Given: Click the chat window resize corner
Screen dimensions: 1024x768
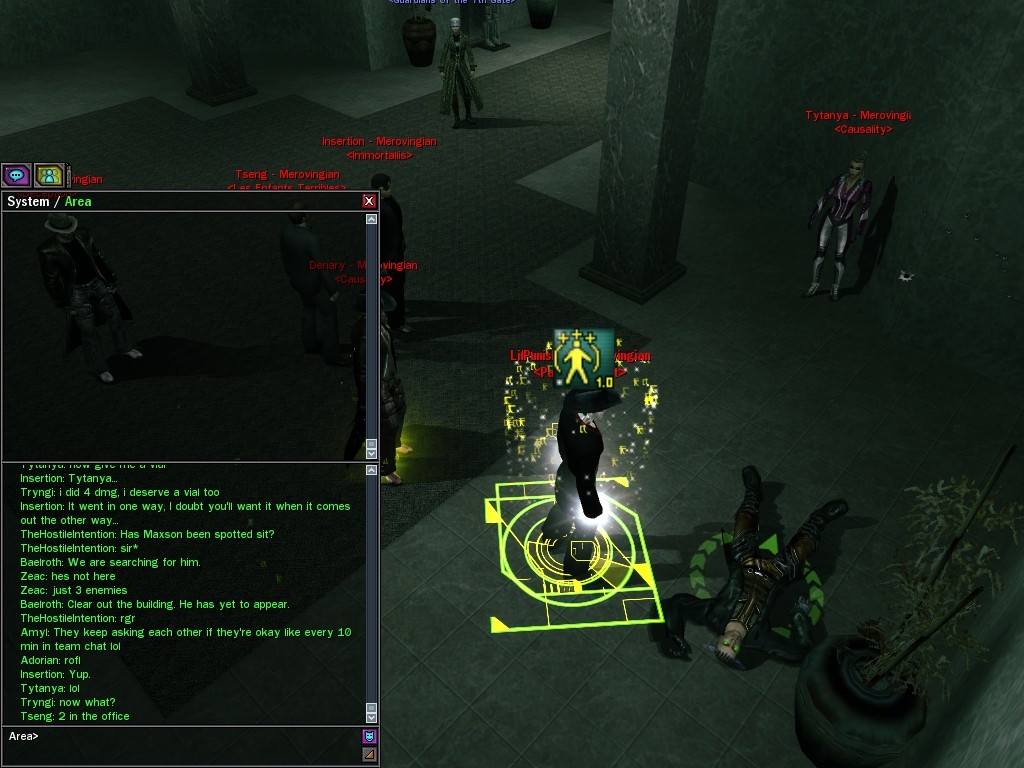Looking at the screenshot, I should coord(369,754).
